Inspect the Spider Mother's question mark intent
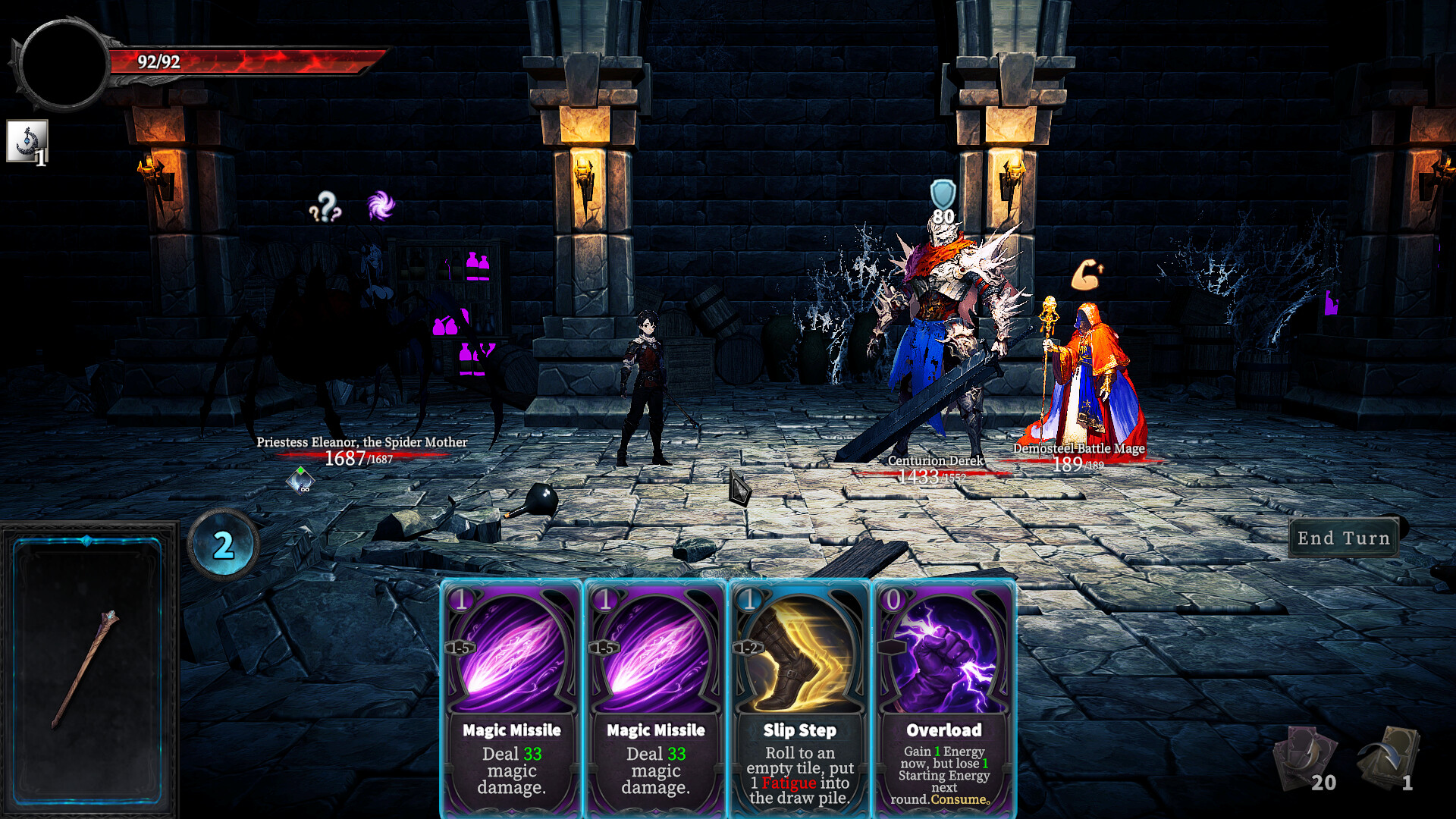The image size is (1456, 819). pyautogui.click(x=325, y=206)
